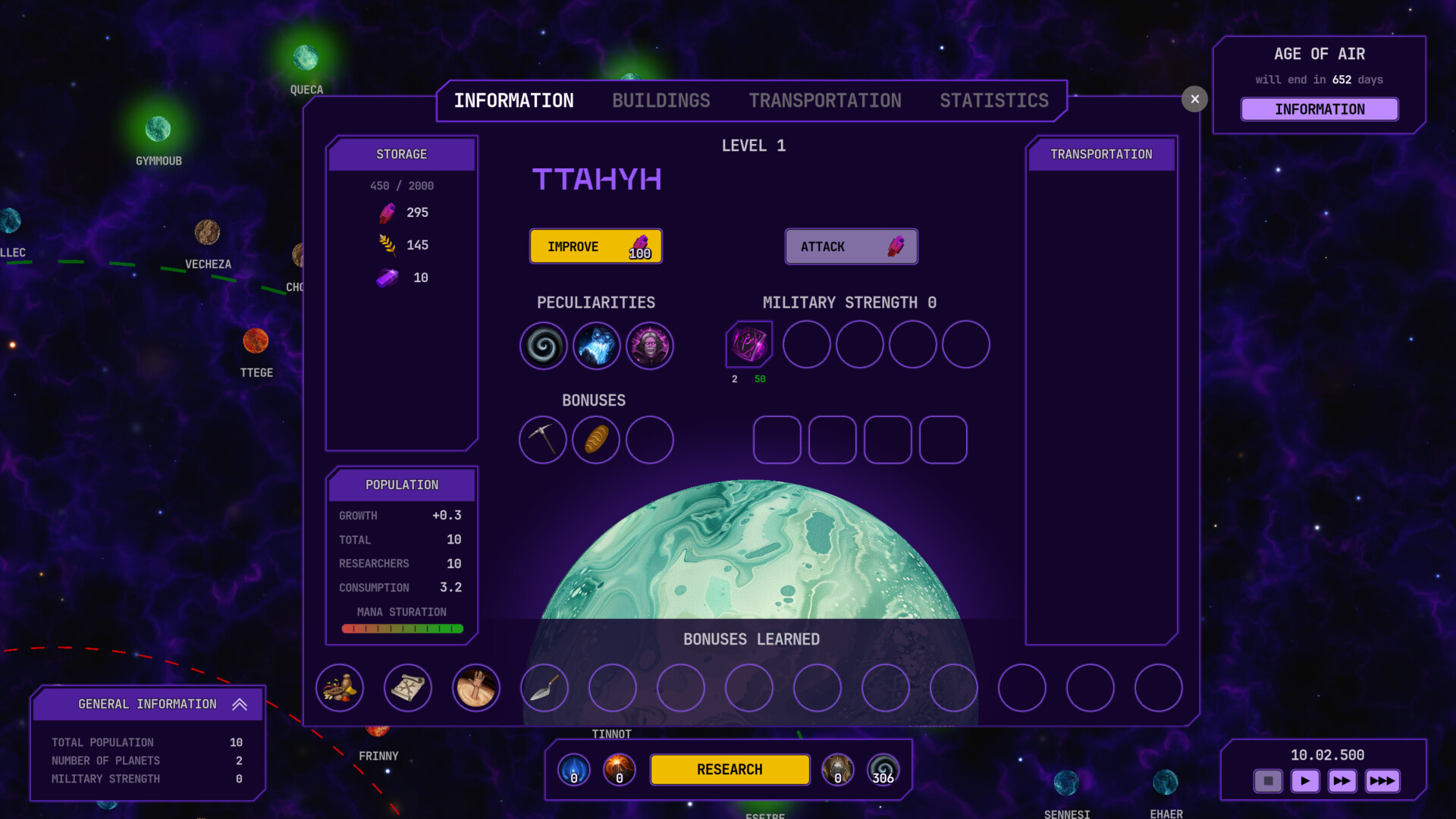Image resolution: width=1456 pixels, height=819 pixels.
Task: Click the bread bonus icon
Action: (596, 440)
